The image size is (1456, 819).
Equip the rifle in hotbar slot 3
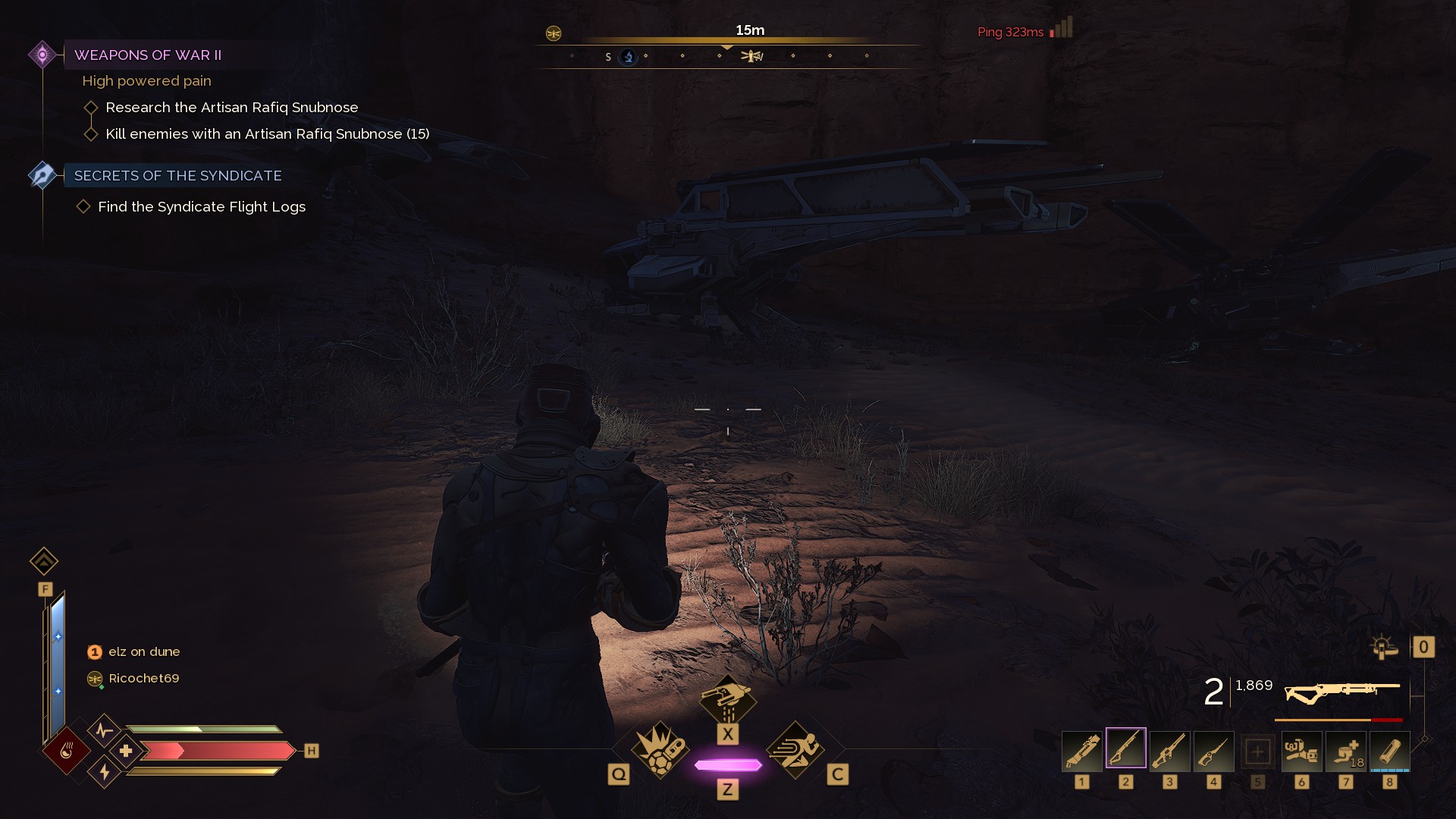point(1170,752)
